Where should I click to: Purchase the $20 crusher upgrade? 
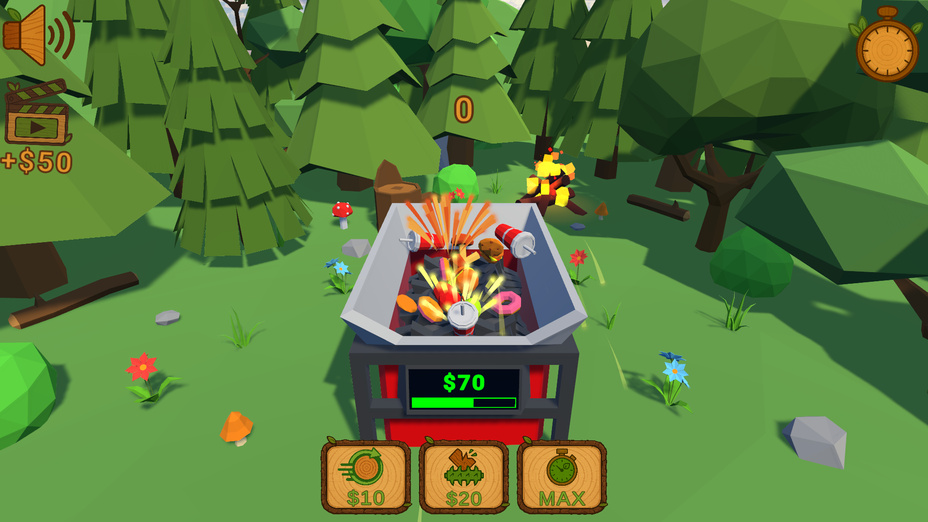[464, 477]
